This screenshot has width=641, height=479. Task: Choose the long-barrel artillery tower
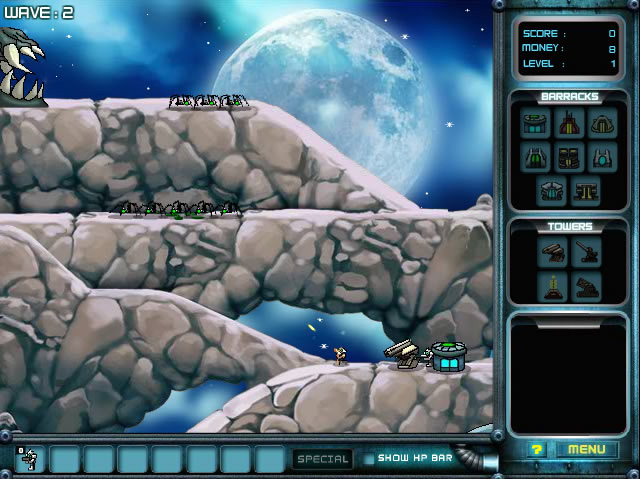click(x=585, y=252)
